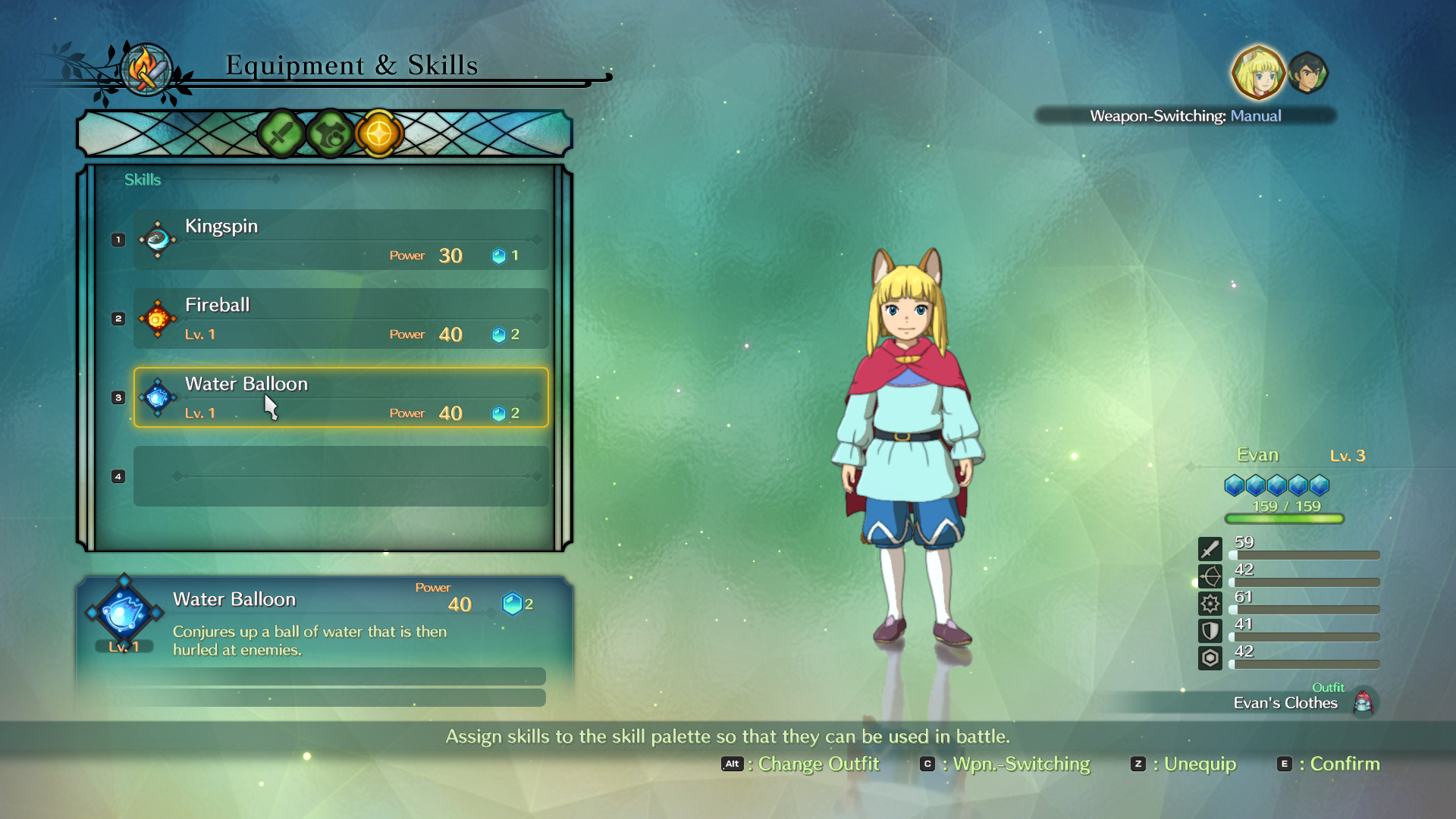Viewport: 1456px width, 819px height.
Task: Open the green sword weapons tab
Action: (x=281, y=134)
